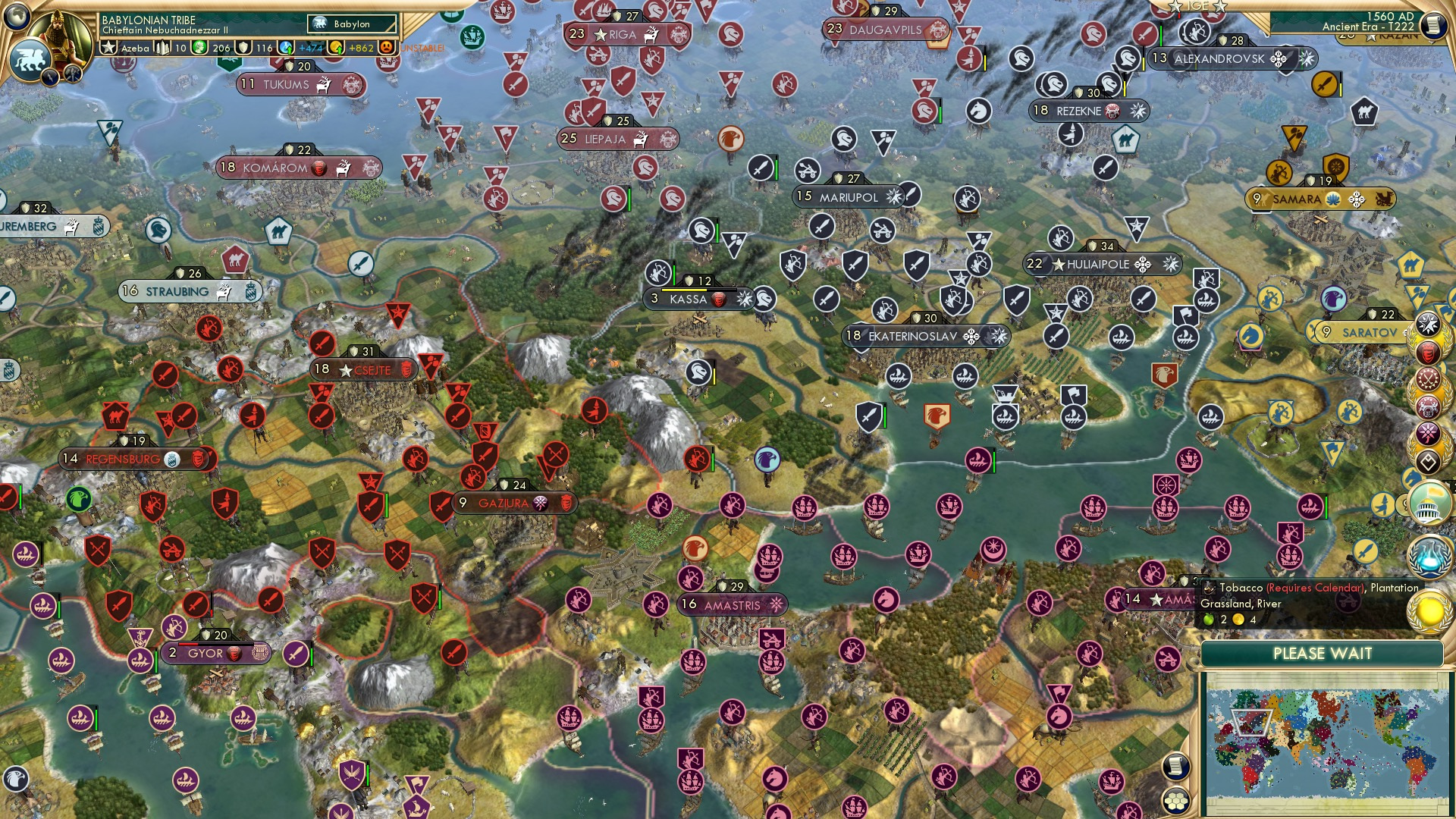Open social policies via the Azeba star icon
This screenshot has height=819, width=1456.
[109, 49]
